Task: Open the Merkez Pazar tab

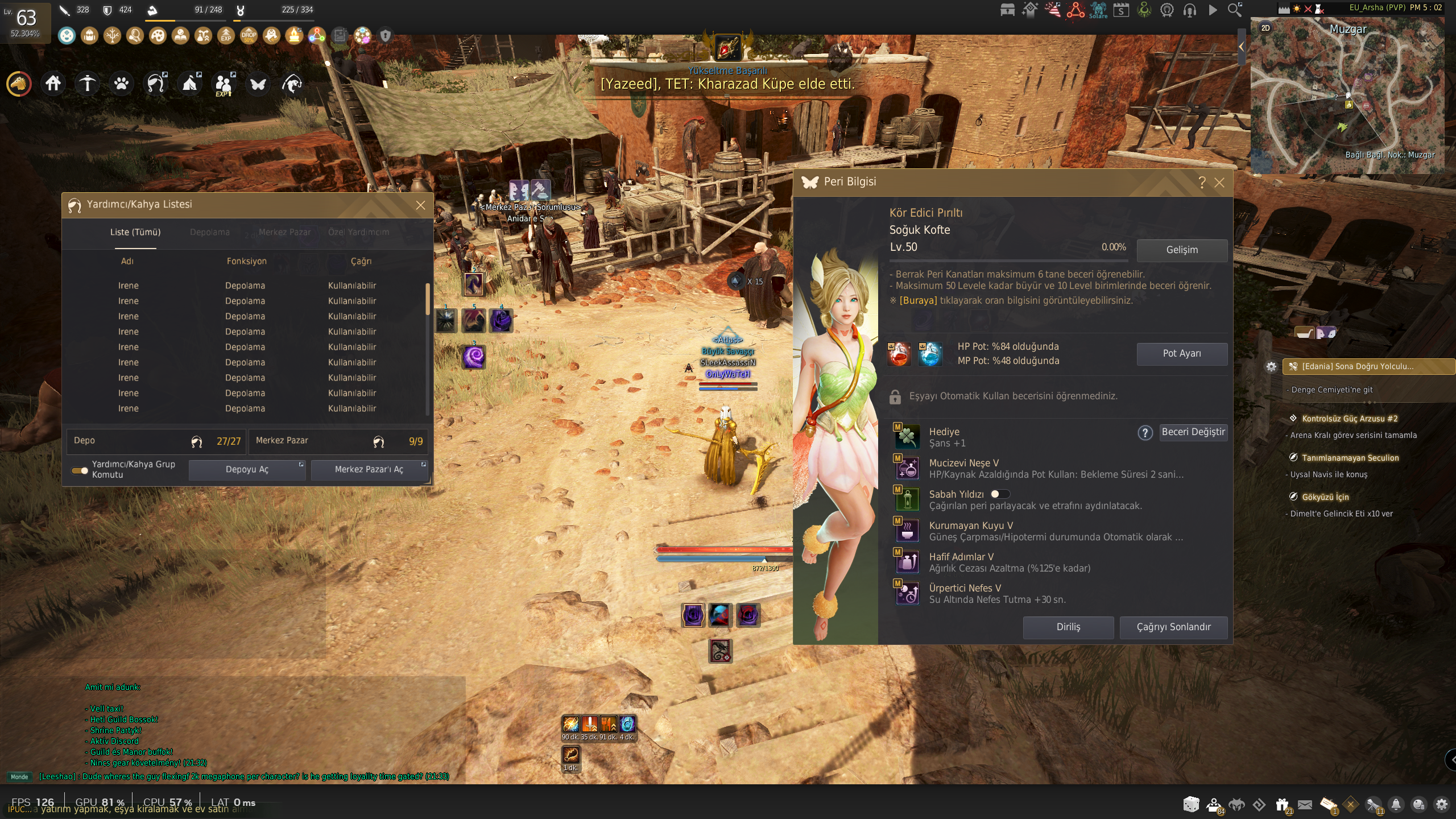Action: click(284, 232)
